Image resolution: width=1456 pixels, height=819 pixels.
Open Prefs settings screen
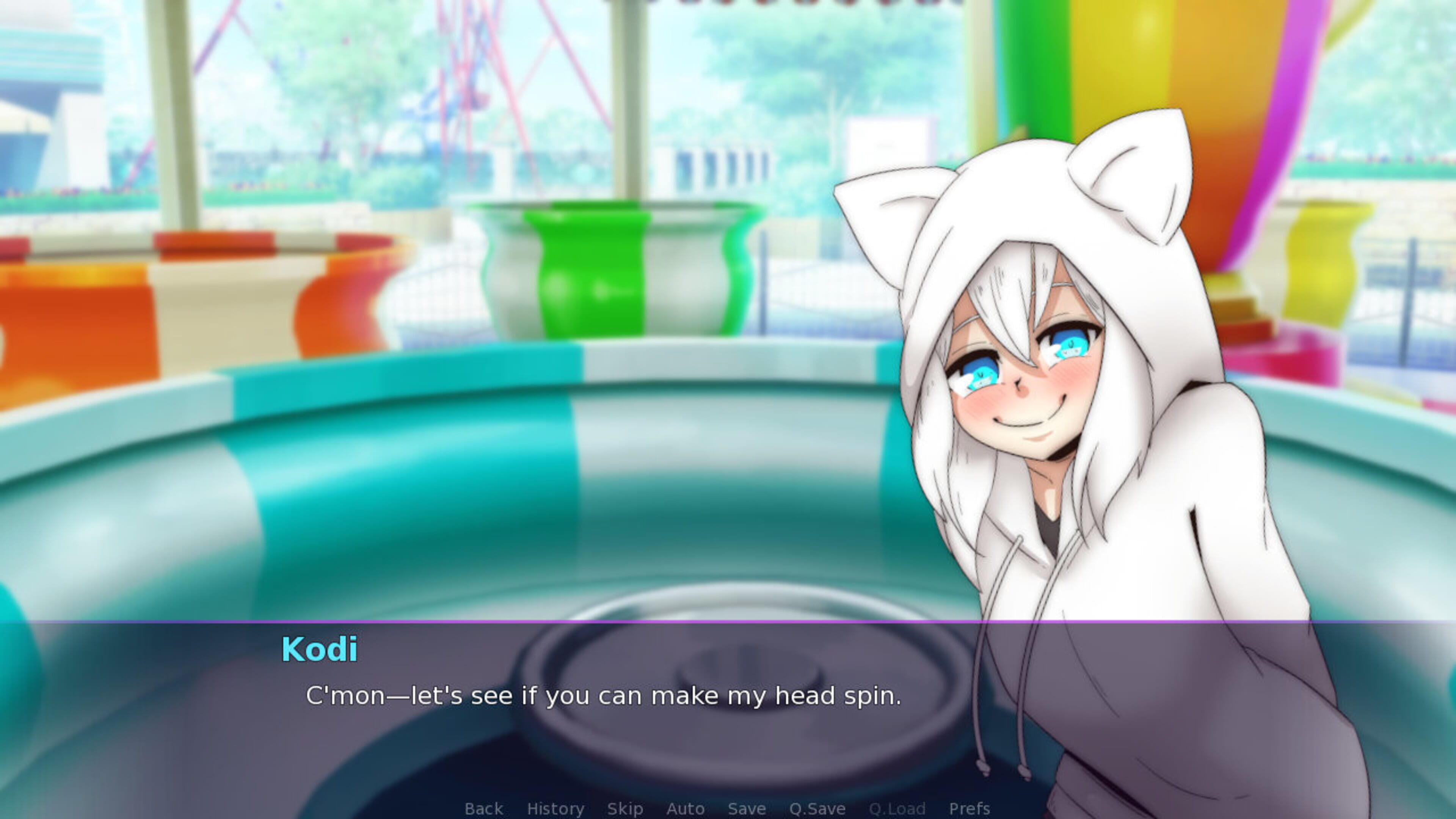pyautogui.click(x=970, y=808)
